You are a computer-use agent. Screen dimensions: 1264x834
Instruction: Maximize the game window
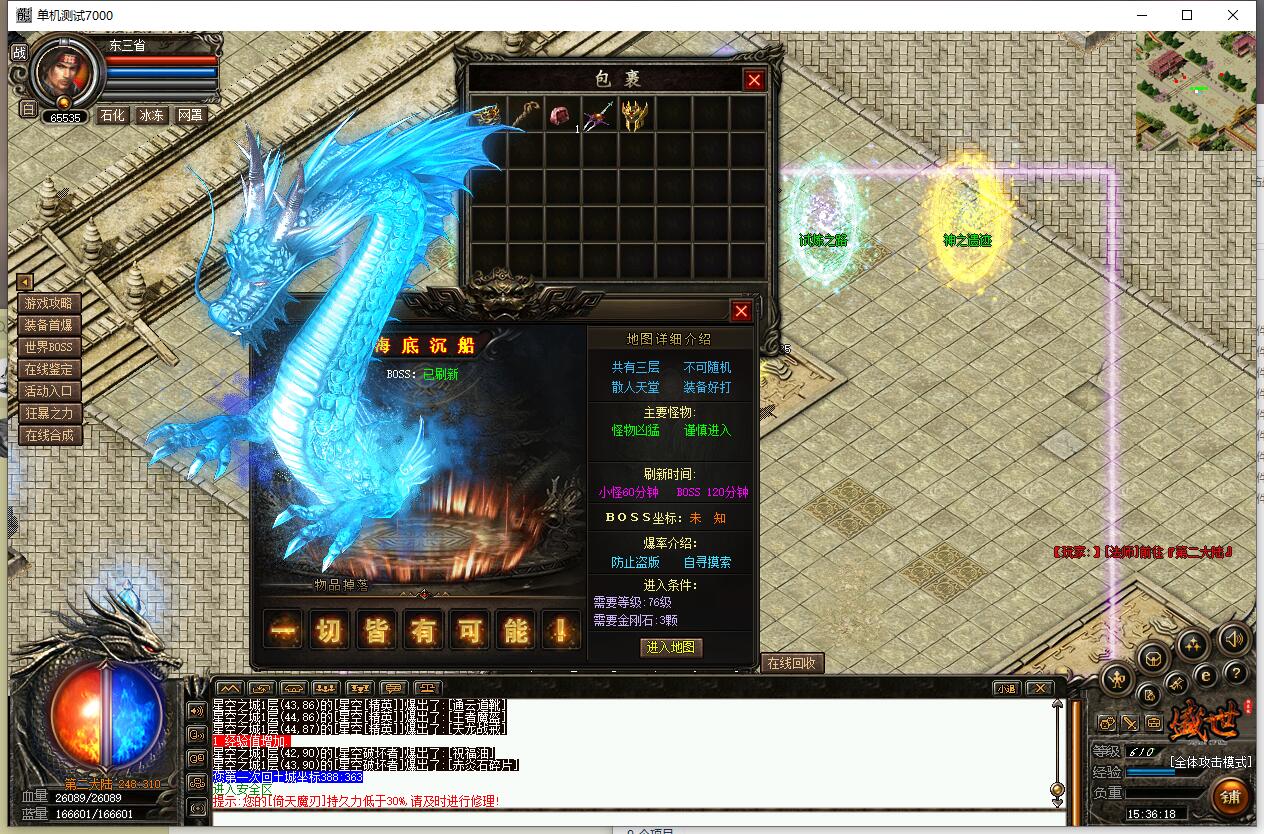(1187, 15)
